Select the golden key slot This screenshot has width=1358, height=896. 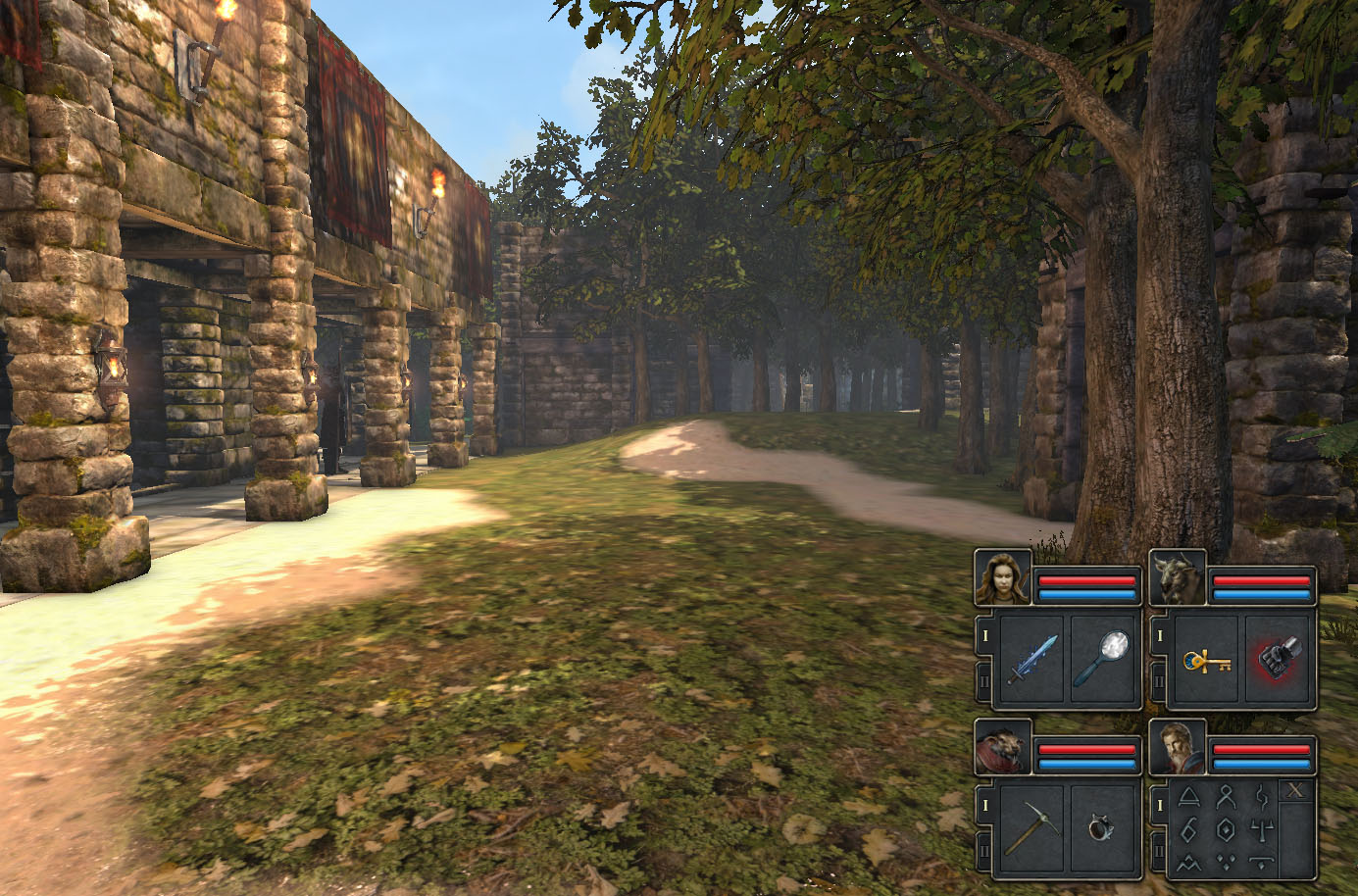pos(1207,659)
